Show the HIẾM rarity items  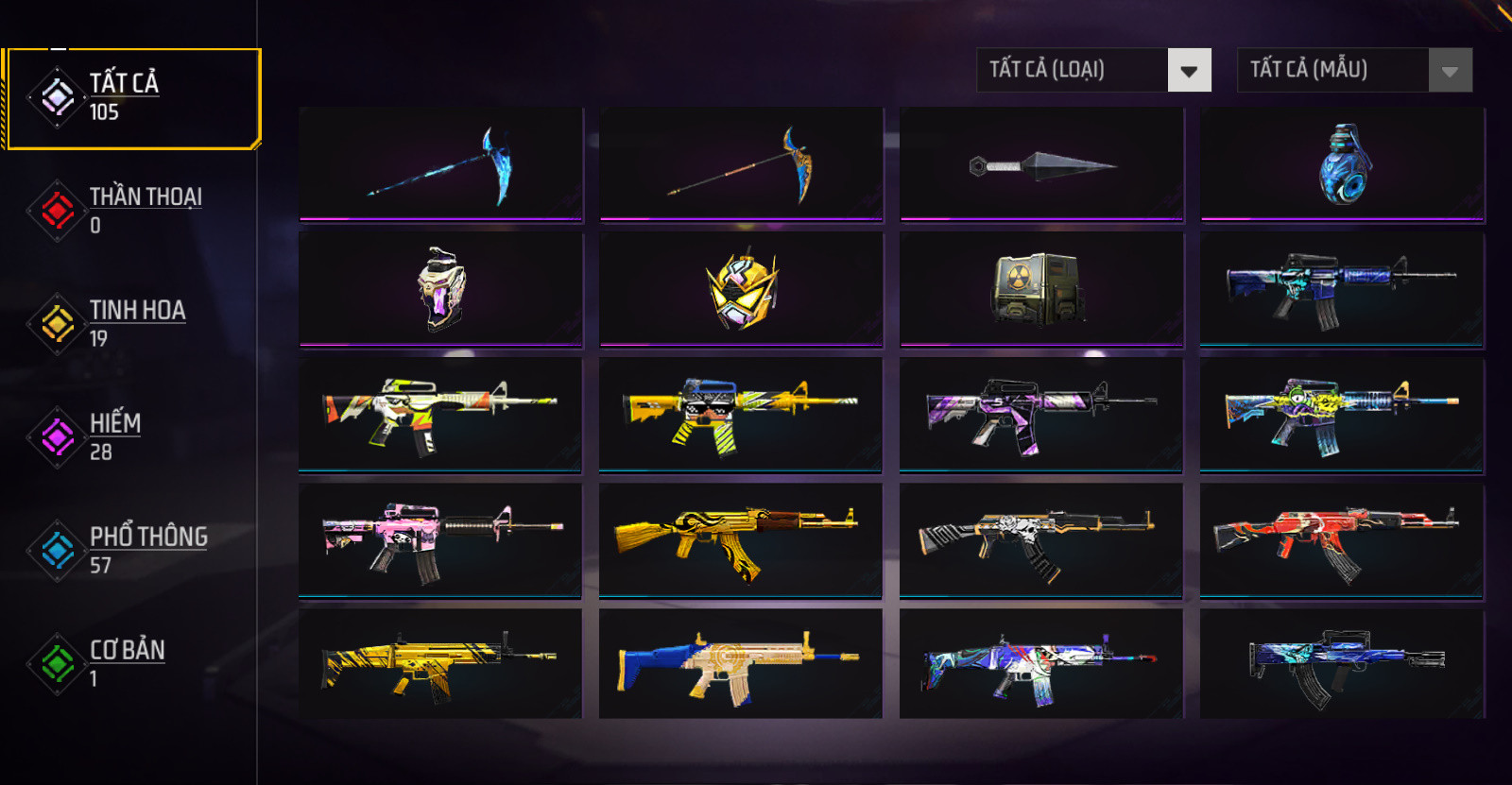[x=132, y=436]
